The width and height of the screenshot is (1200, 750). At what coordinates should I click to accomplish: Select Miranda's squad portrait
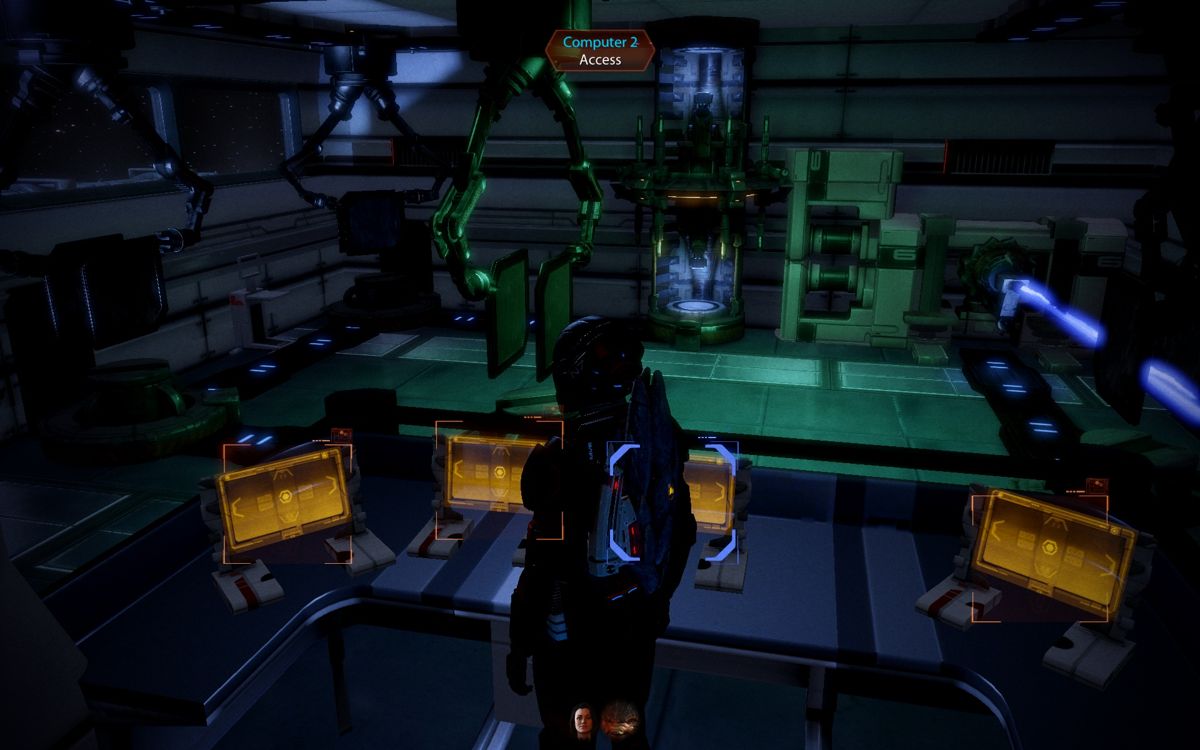(581, 722)
